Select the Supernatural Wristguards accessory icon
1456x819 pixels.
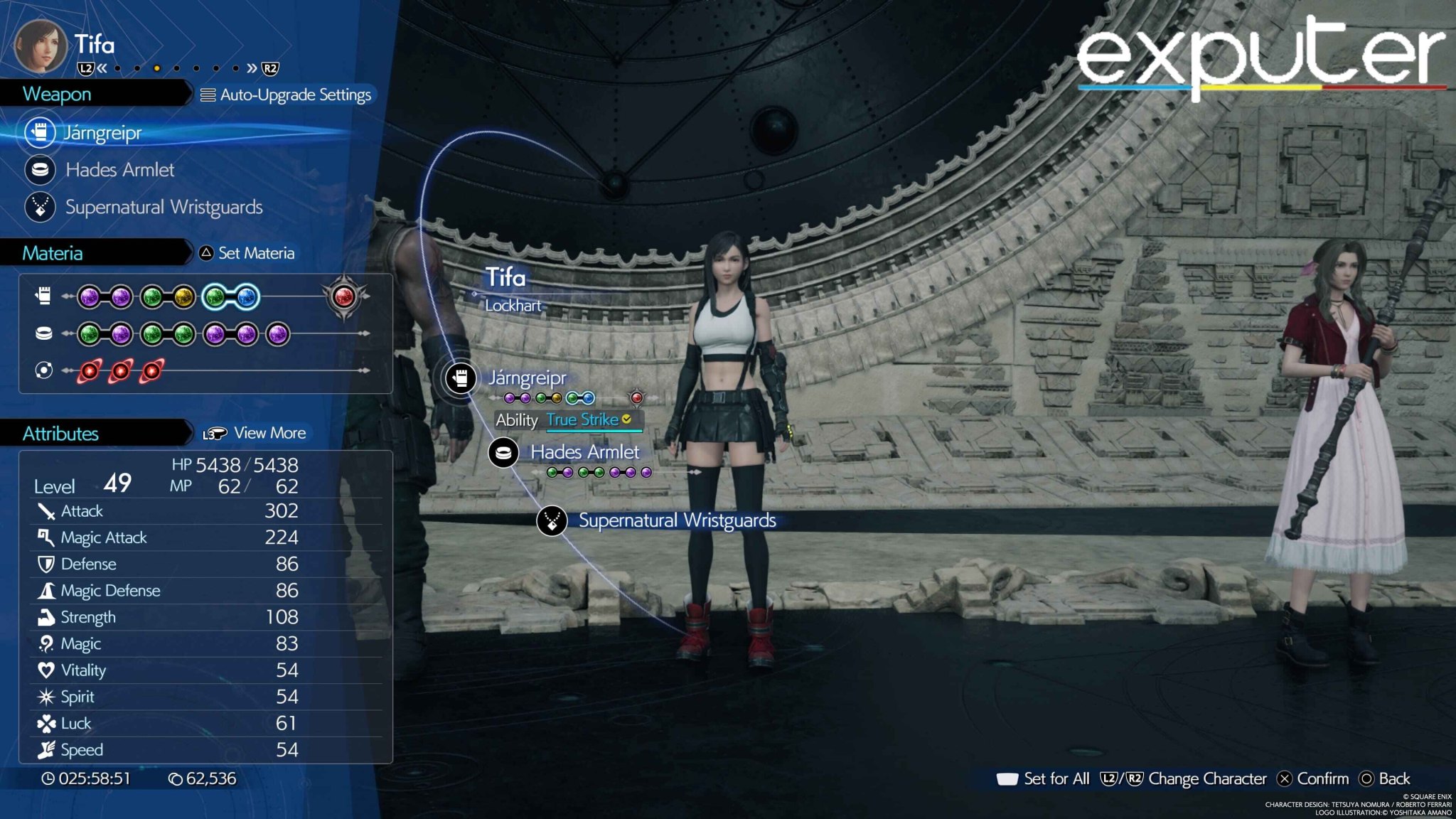click(x=41, y=207)
